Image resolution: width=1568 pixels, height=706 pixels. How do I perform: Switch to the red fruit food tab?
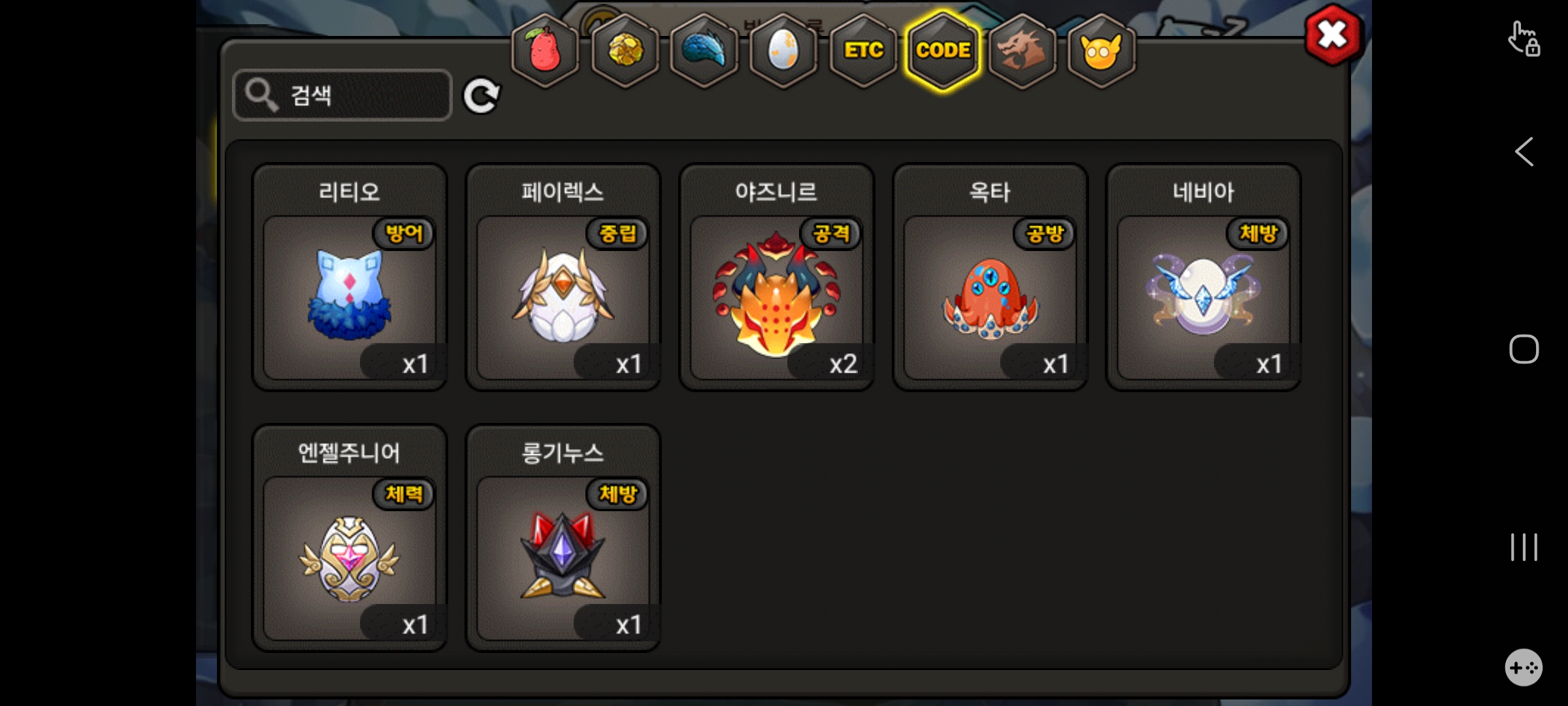(x=545, y=50)
